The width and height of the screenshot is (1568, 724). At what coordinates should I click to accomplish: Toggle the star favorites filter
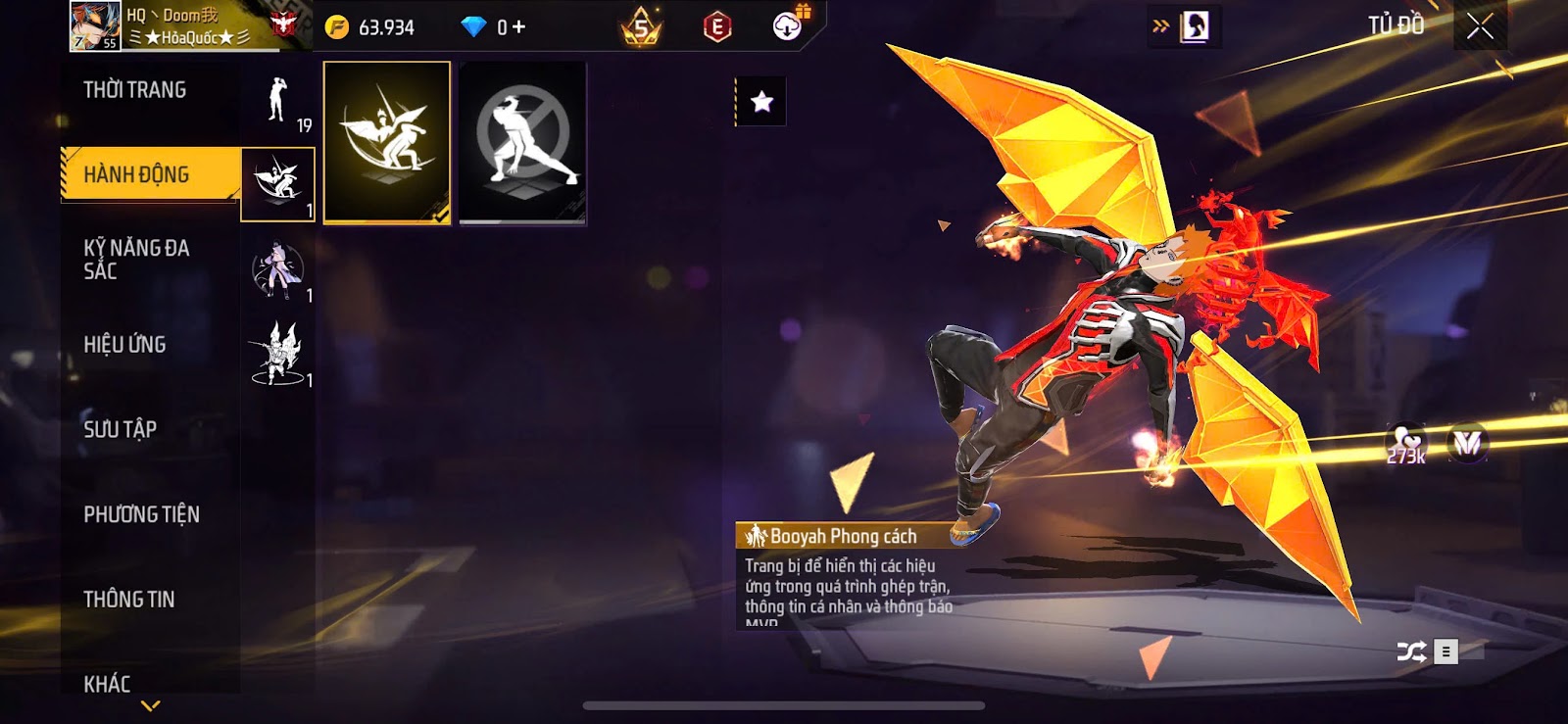[761, 101]
